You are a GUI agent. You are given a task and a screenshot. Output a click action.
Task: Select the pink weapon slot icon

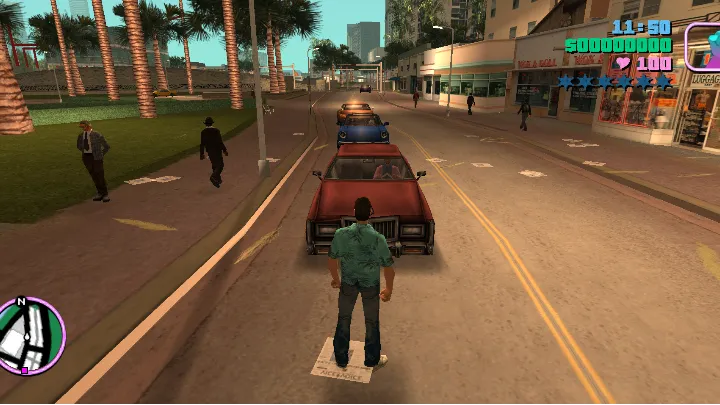pos(703,46)
